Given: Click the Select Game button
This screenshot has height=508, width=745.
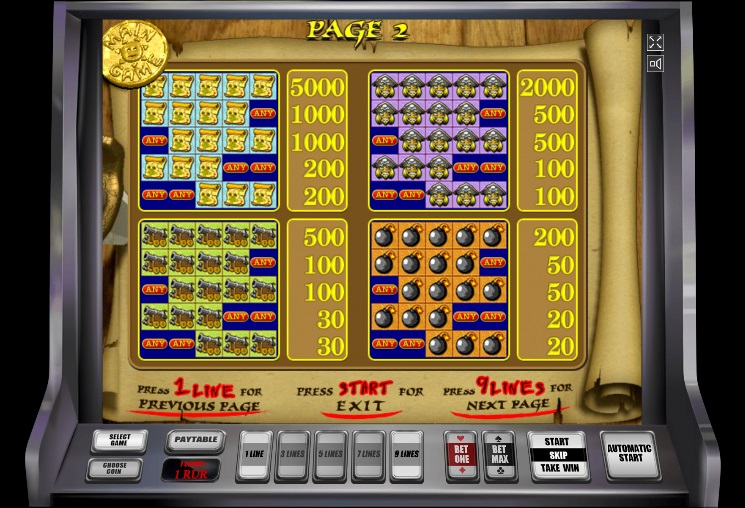Looking at the screenshot, I should (x=120, y=440).
